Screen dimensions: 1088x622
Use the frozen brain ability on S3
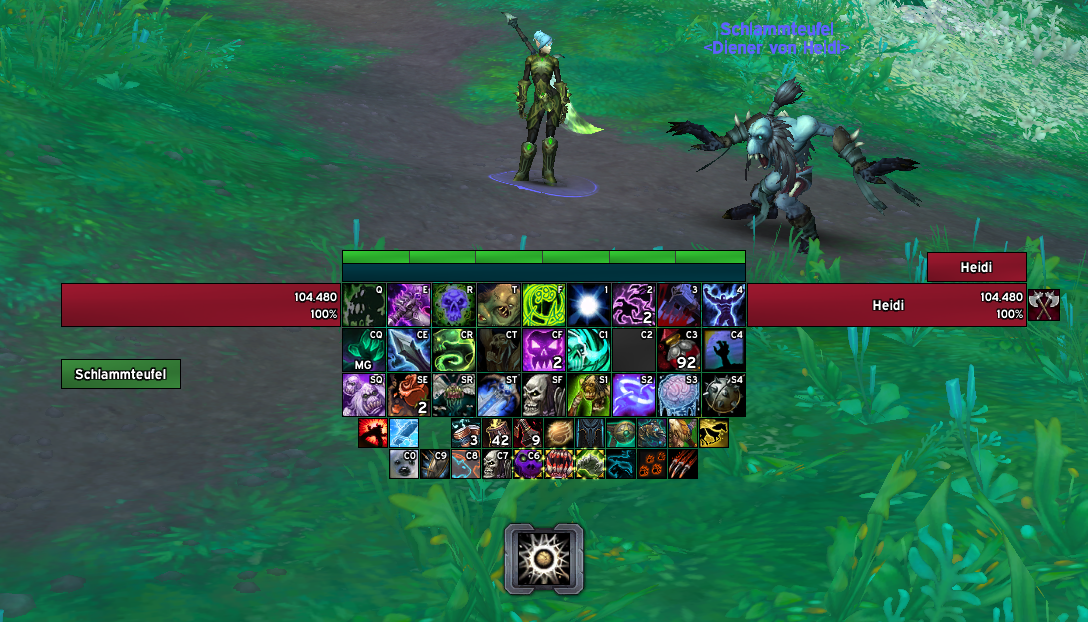point(679,395)
